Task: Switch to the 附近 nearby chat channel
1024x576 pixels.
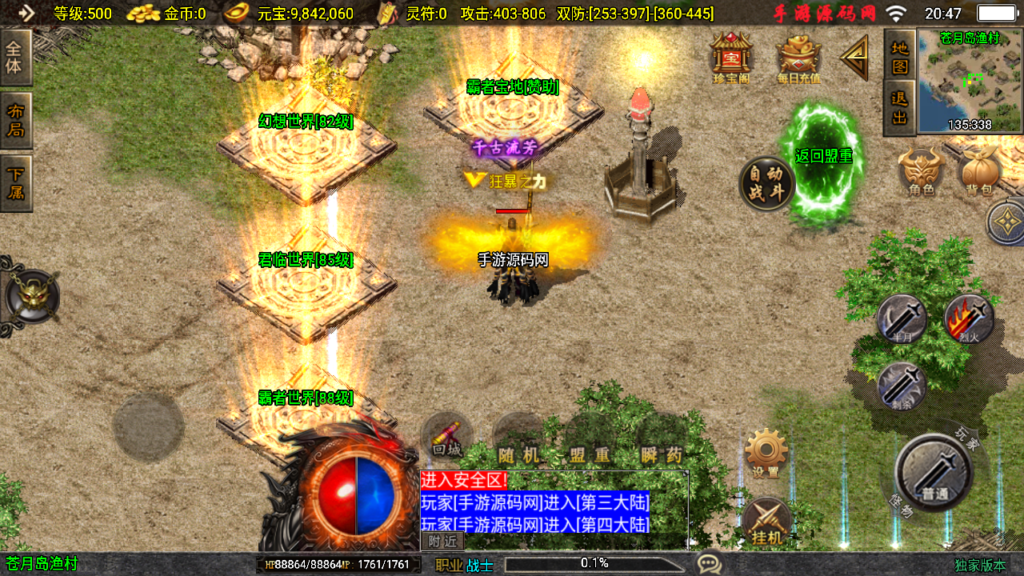Action: pos(440,541)
